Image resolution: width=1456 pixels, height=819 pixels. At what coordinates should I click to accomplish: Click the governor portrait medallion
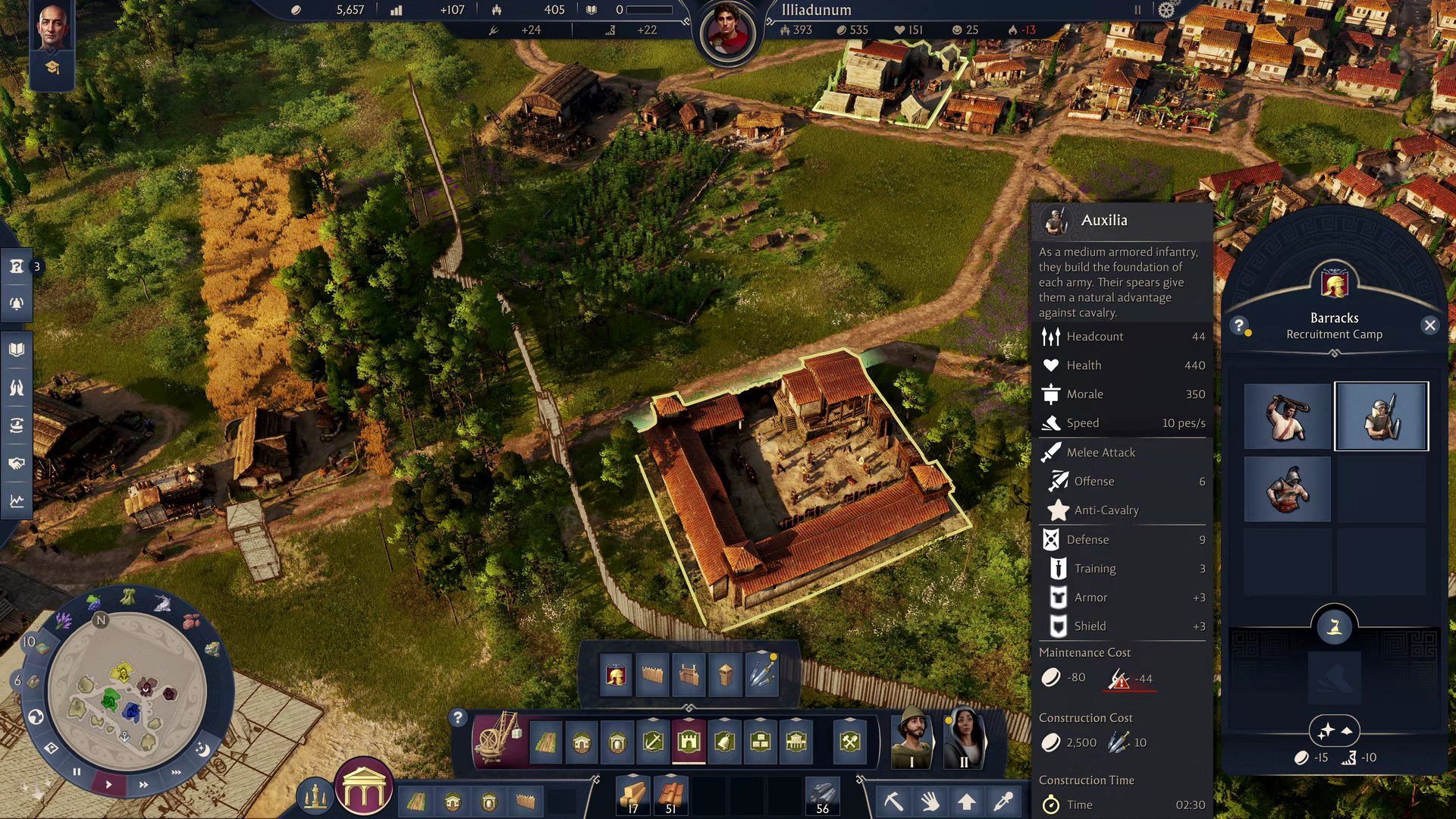pos(727,33)
